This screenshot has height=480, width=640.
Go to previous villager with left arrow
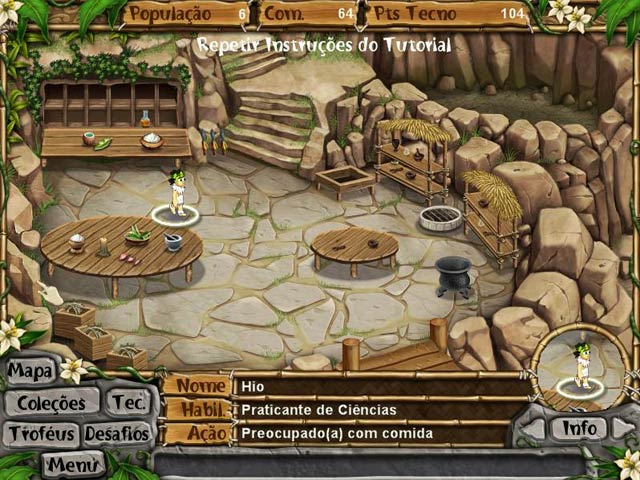(x=532, y=429)
